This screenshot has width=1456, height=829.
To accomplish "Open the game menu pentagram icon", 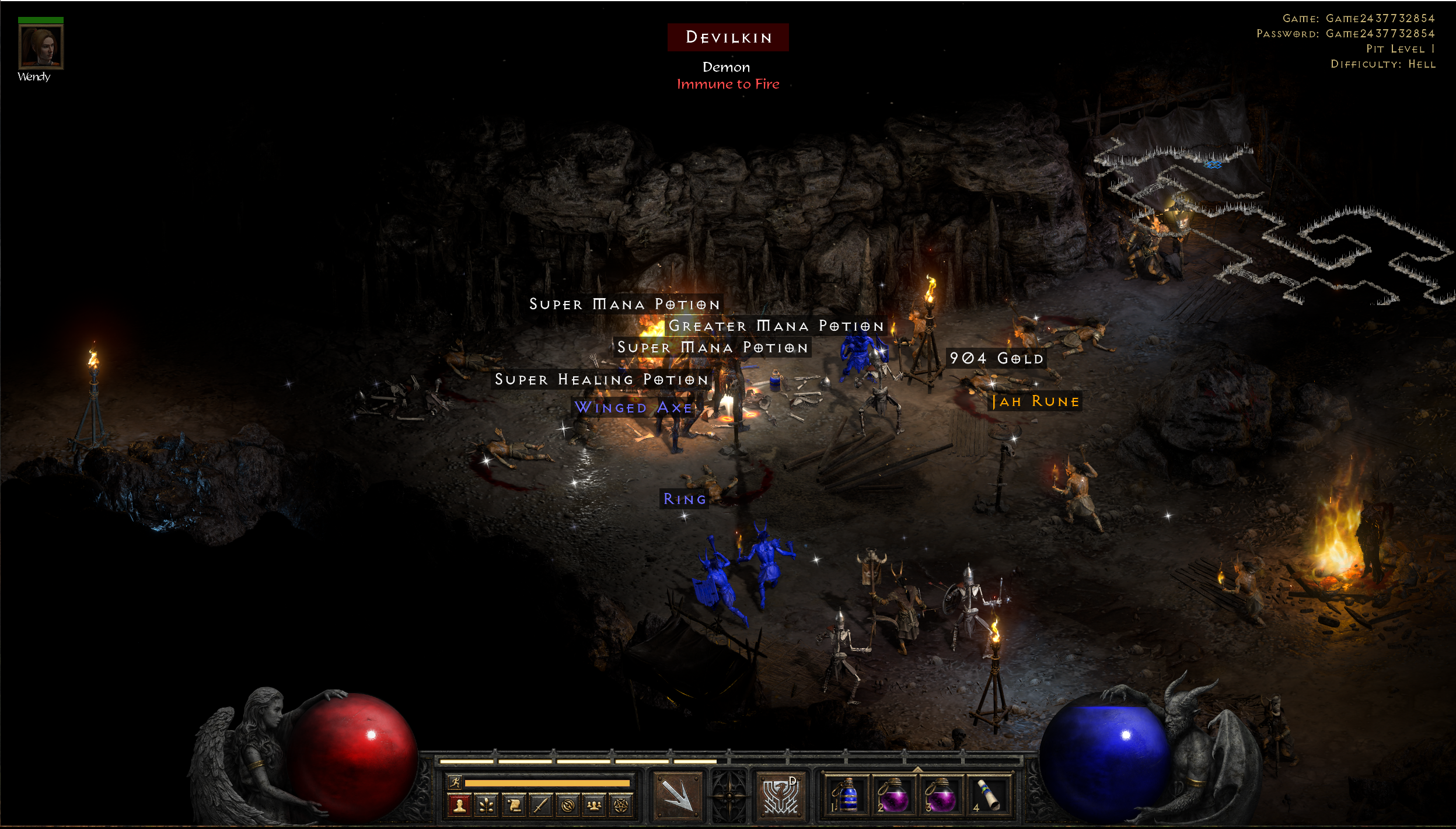I will 621,806.
